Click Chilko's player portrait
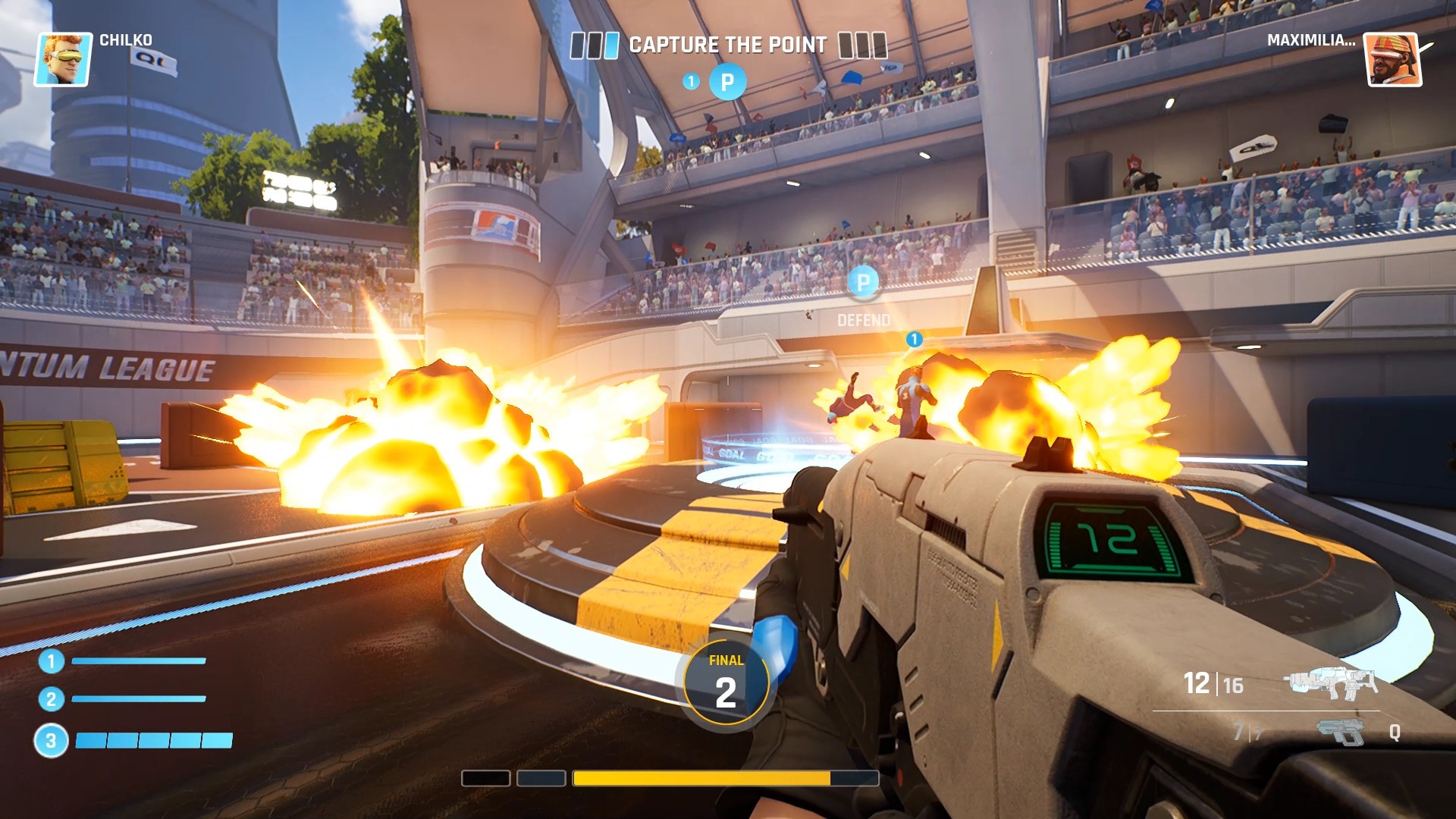 (x=64, y=59)
